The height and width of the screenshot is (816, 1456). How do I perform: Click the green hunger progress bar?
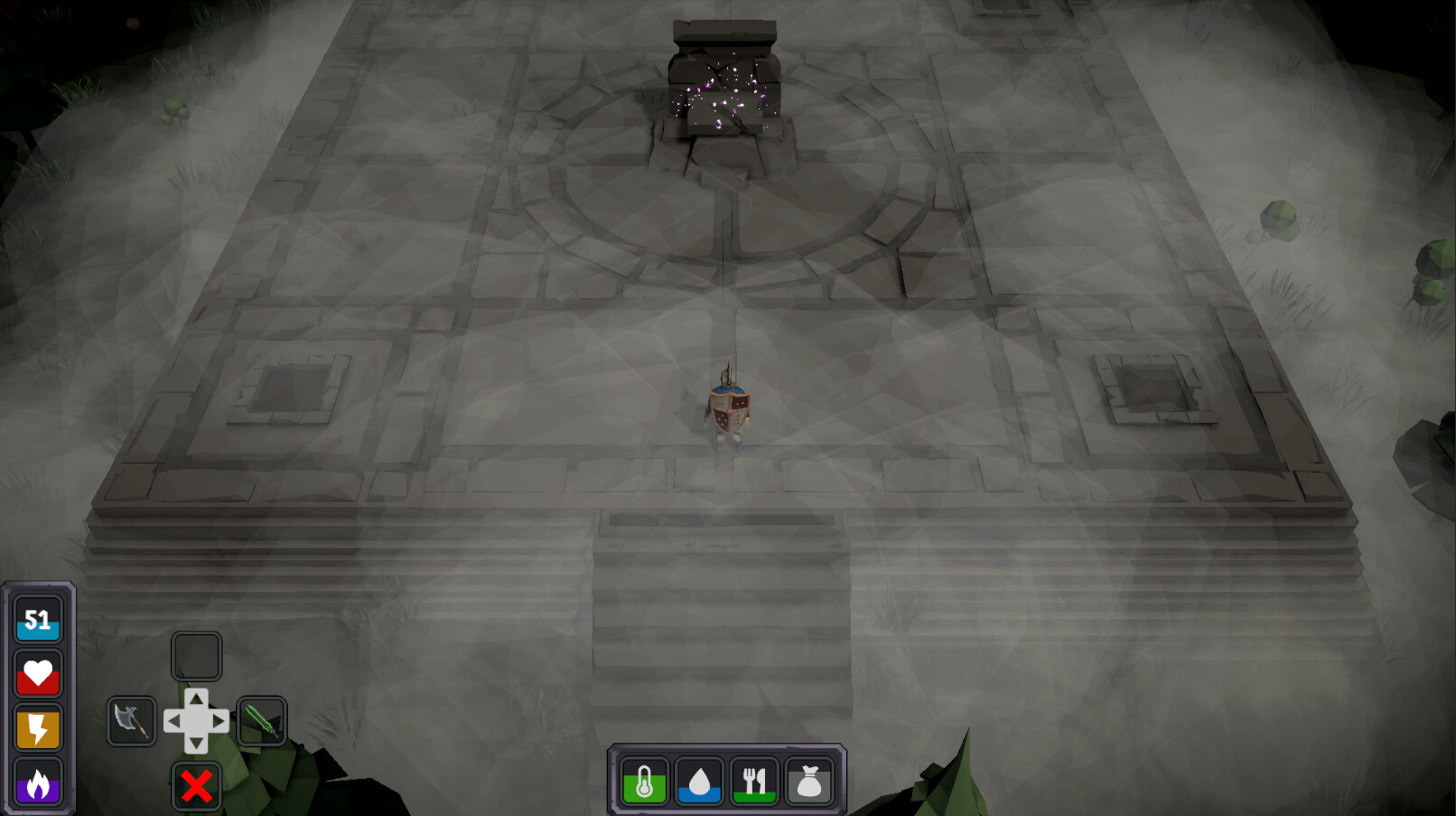756,797
